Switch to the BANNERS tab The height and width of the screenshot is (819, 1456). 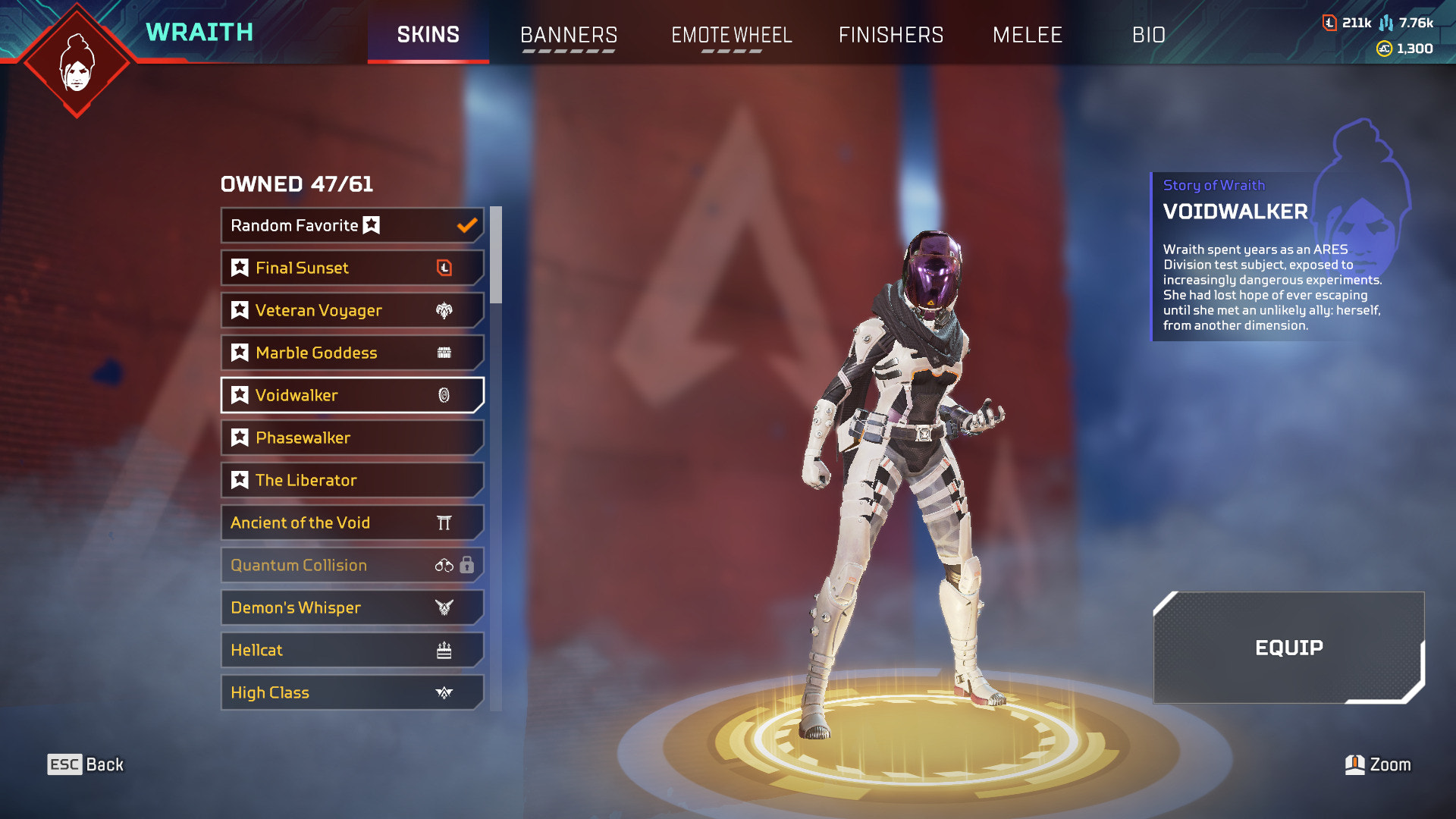(x=569, y=35)
